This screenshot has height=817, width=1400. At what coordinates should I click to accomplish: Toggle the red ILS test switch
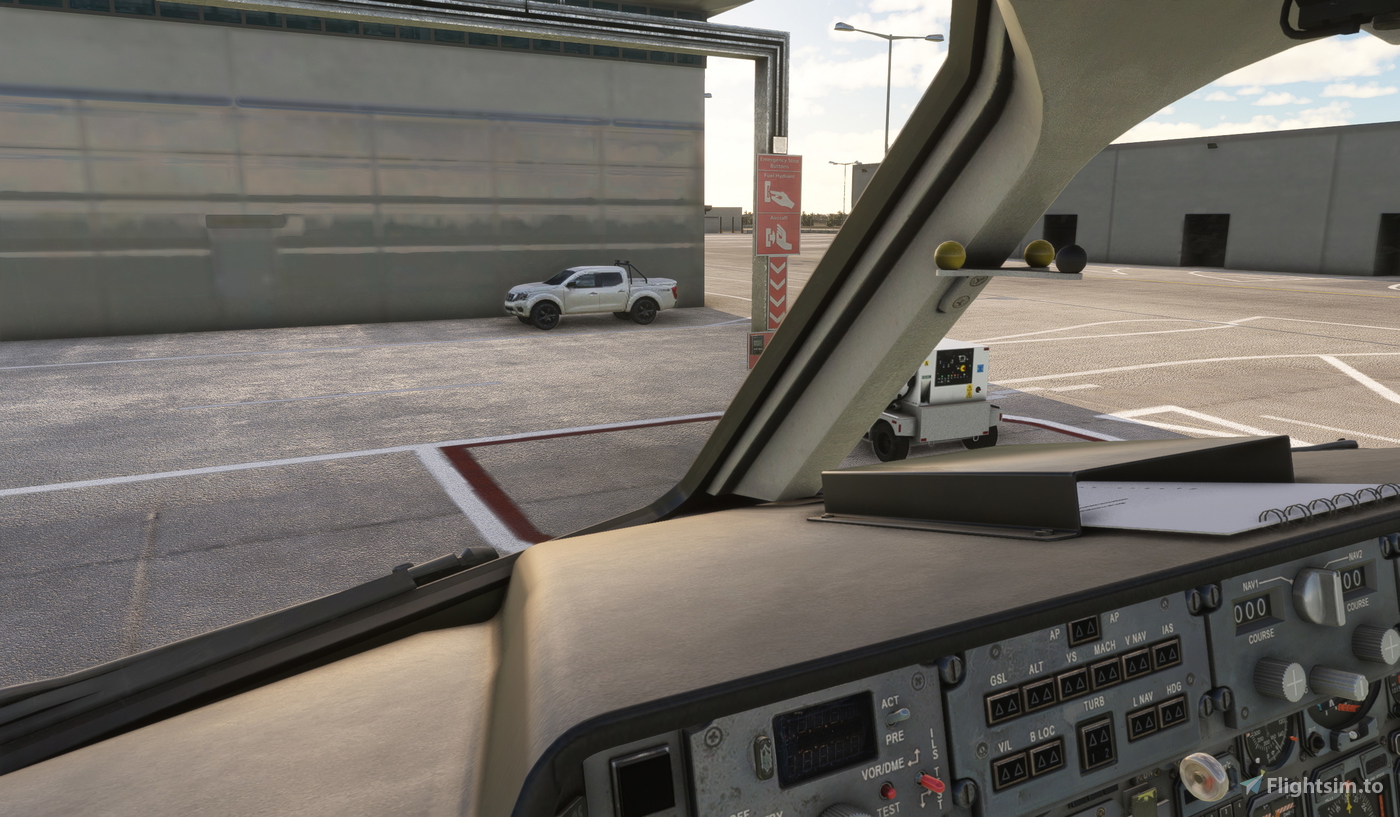pyautogui.click(x=931, y=783)
